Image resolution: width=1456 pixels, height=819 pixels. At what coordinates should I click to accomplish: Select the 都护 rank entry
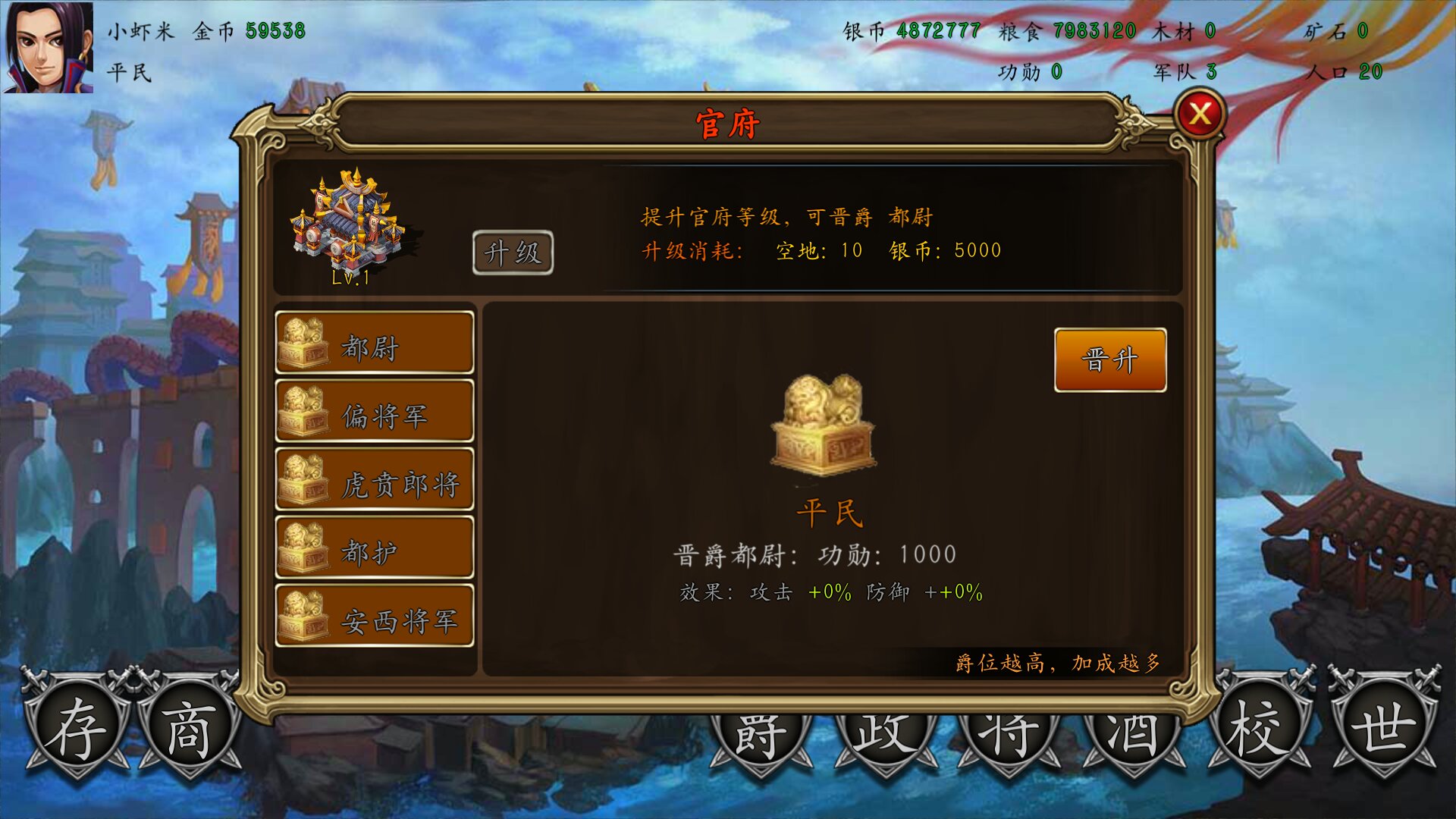375,546
